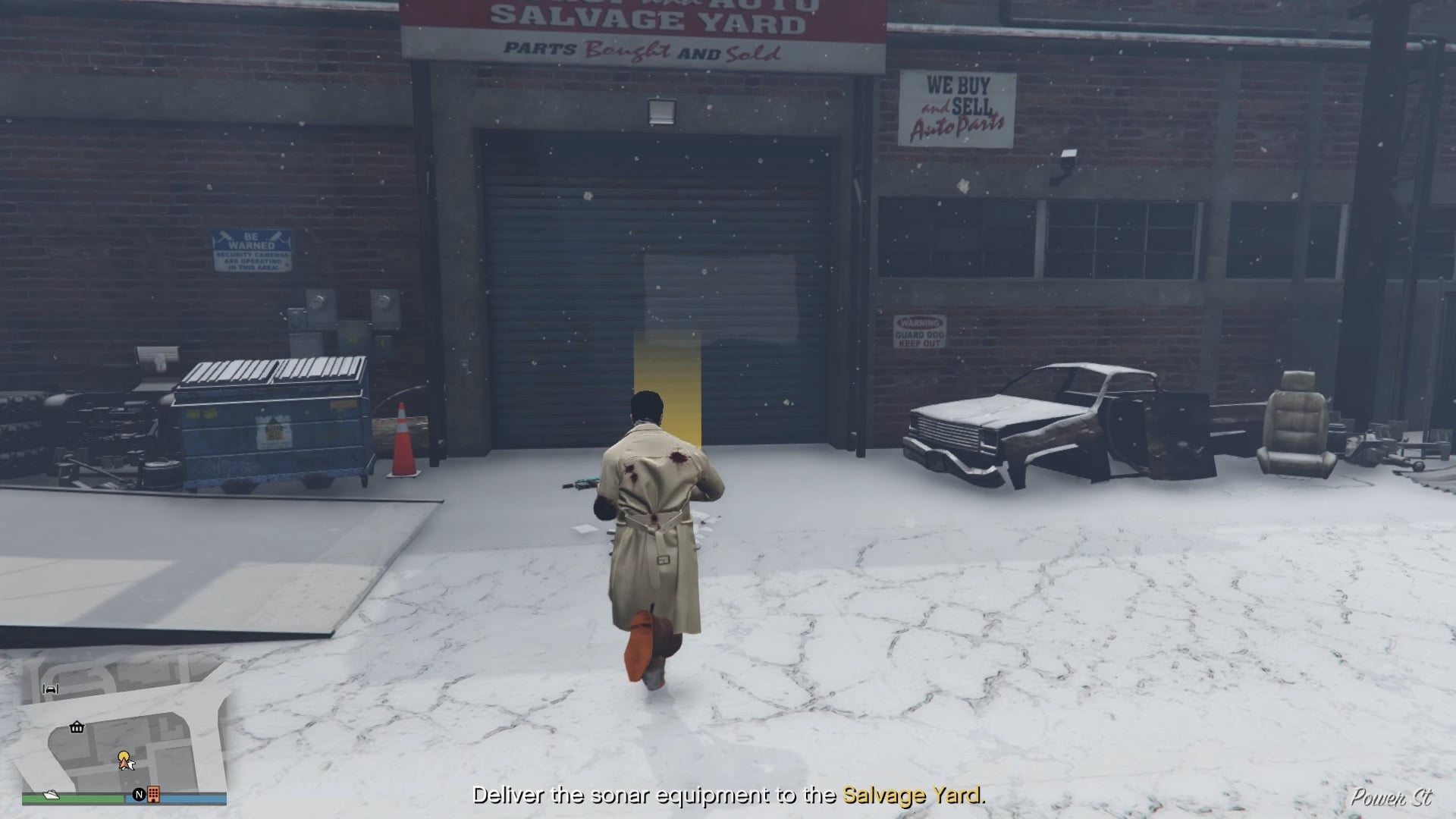Select the WARNING Guard Dog Keep Out sign
The width and height of the screenshot is (1456, 819).
920,331
